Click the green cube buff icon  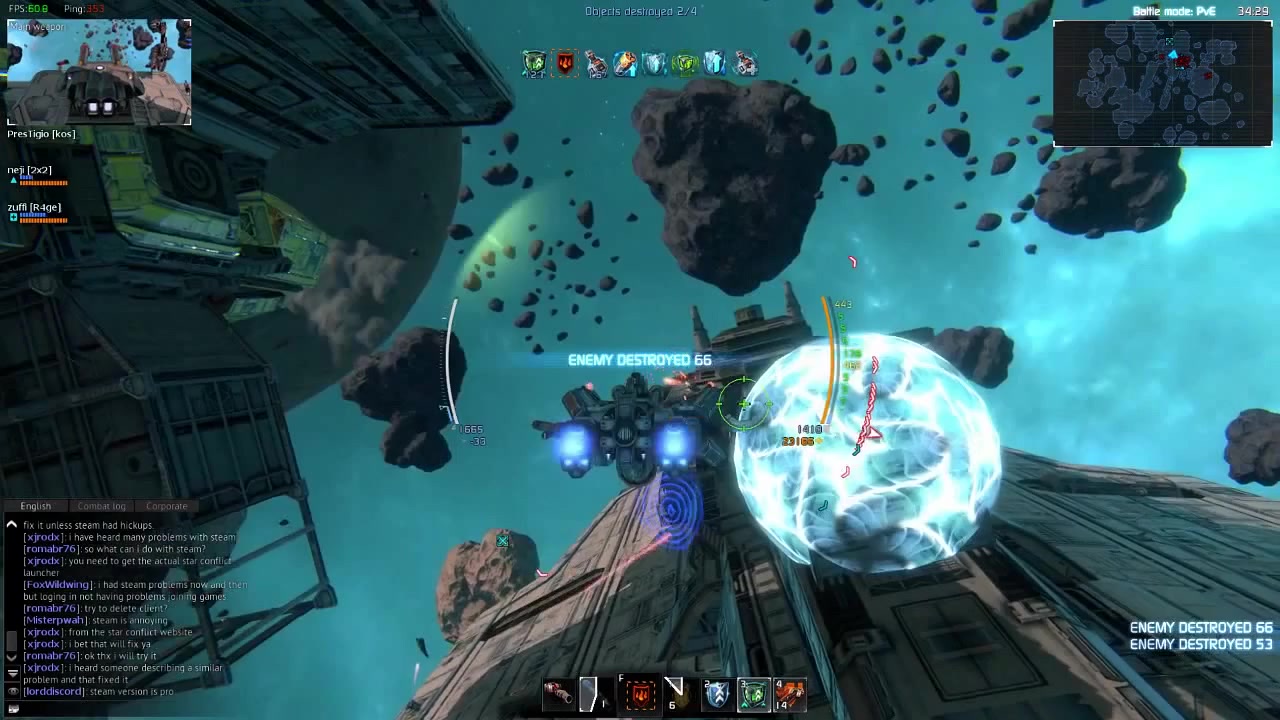684,64
